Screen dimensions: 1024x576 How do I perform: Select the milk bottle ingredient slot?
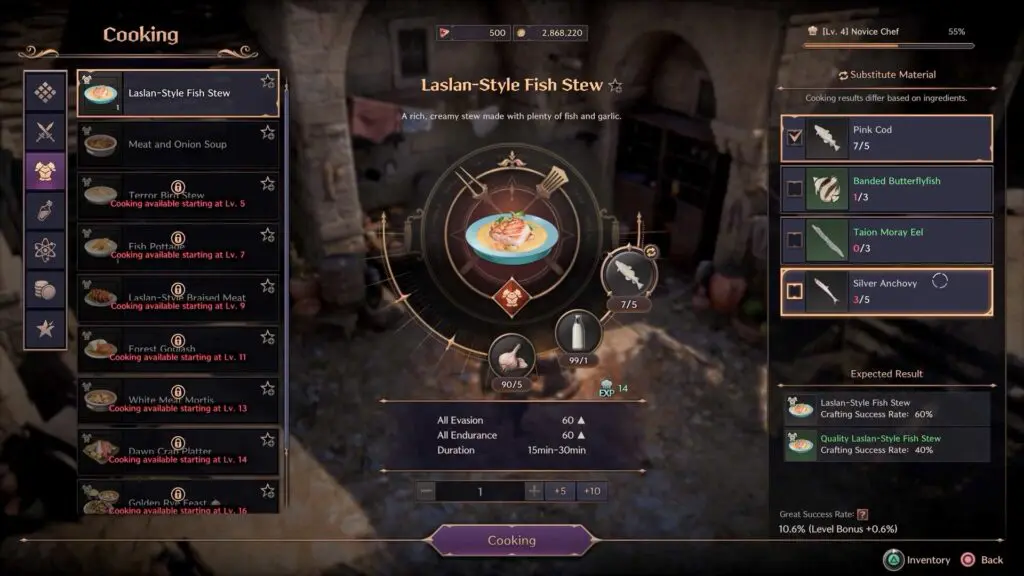[x=578, y=332]
